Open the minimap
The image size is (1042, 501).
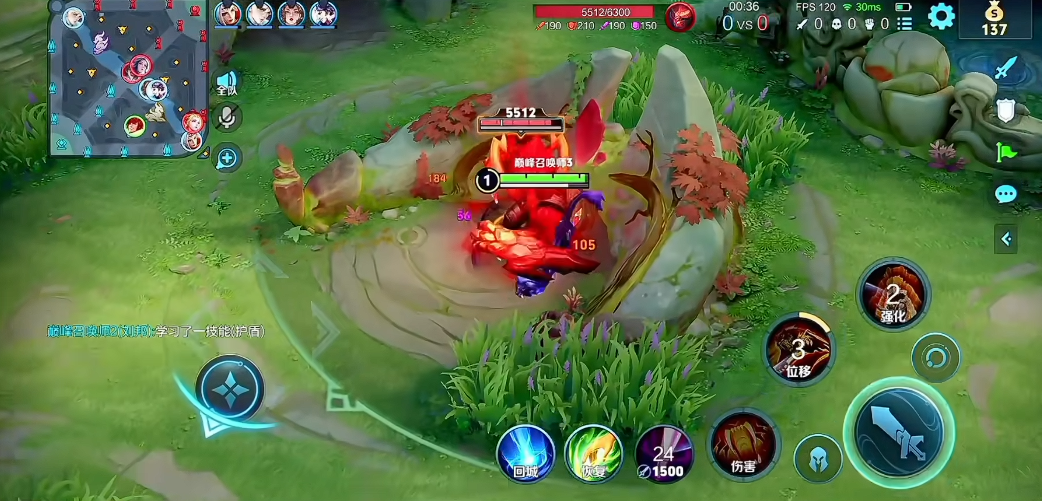125,78
